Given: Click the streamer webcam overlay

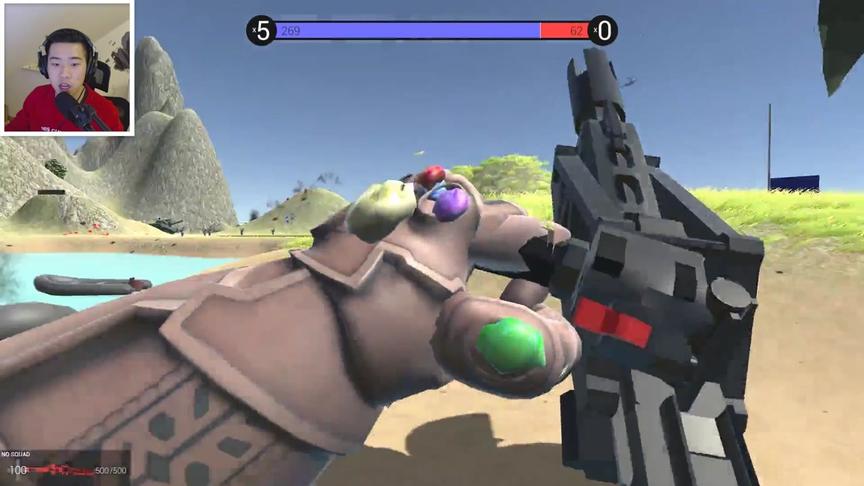Looking at the screenshot, I should 68,68.
